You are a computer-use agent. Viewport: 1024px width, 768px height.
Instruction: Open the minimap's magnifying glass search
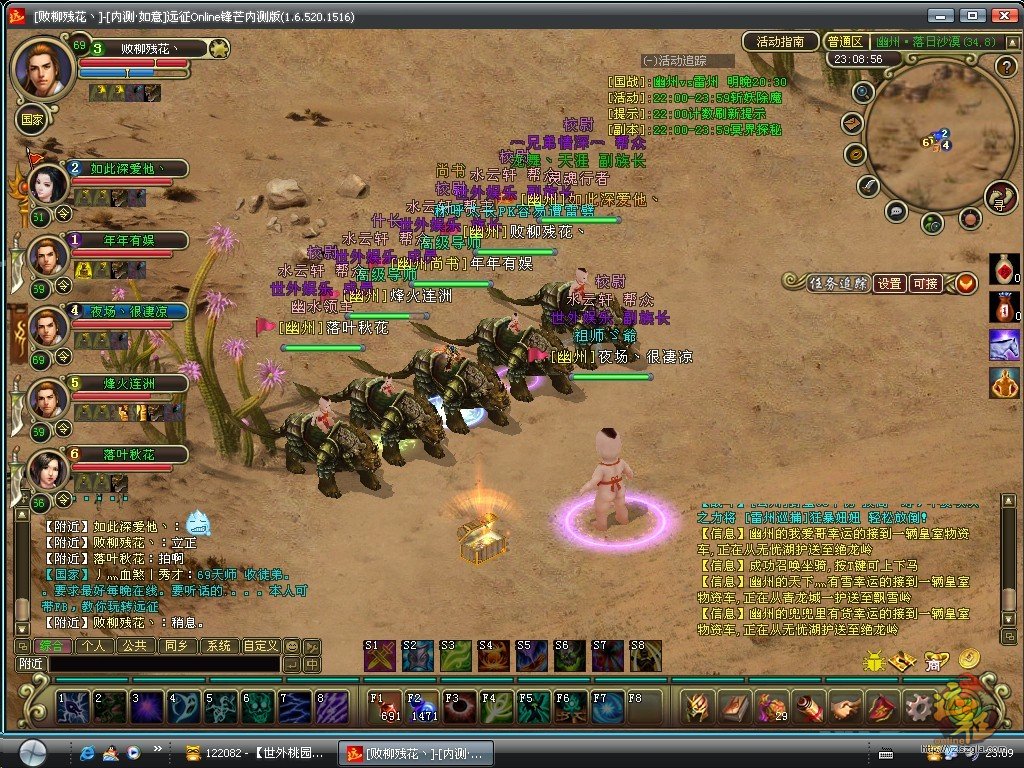tap(863, 92)
